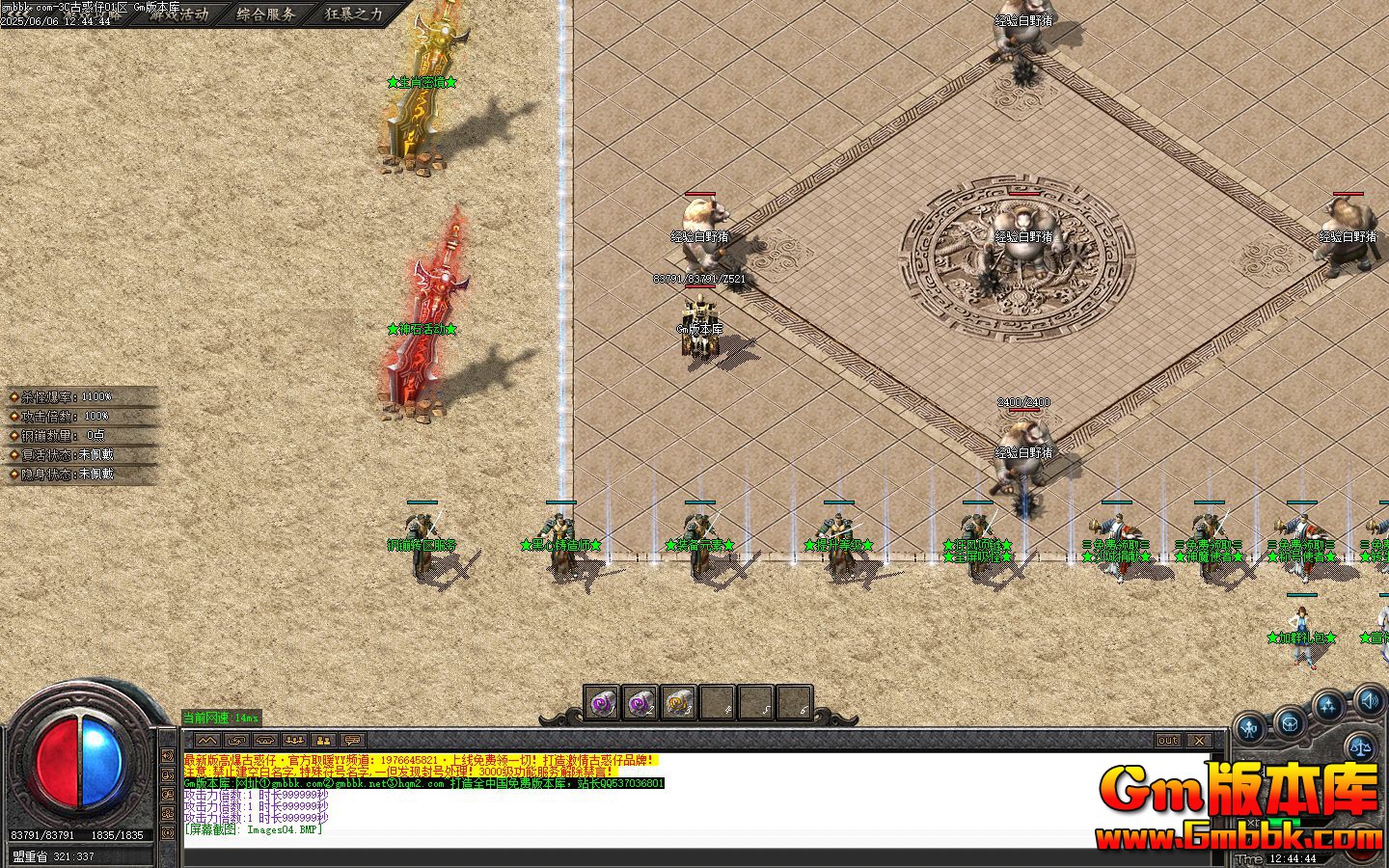Open the scales trade icon
The image size is (1389, 868).
coord(1362,746)
